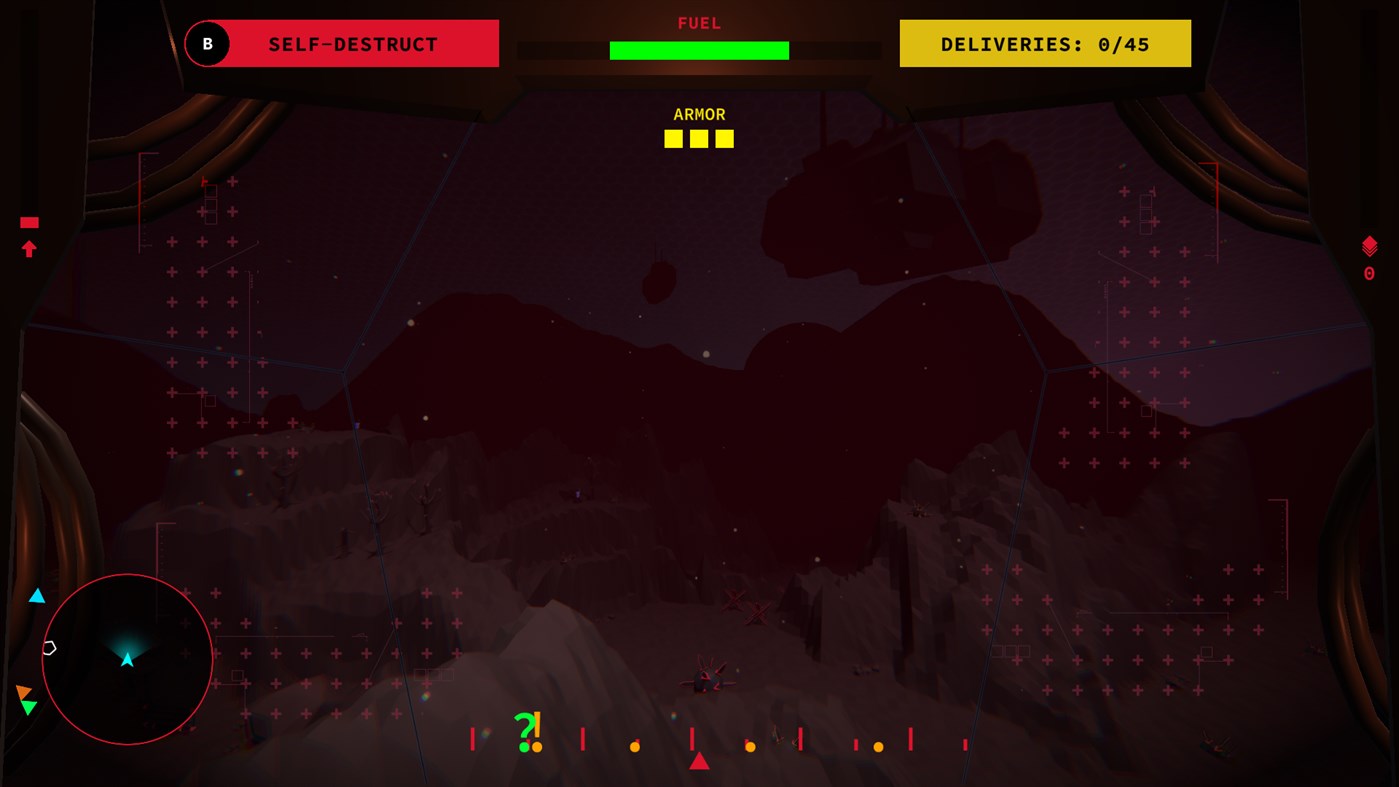Screen dimensions: 1399x787
Task: Select the location pin showing 0
Action: pyautogui.click(x=1368, y=272)
